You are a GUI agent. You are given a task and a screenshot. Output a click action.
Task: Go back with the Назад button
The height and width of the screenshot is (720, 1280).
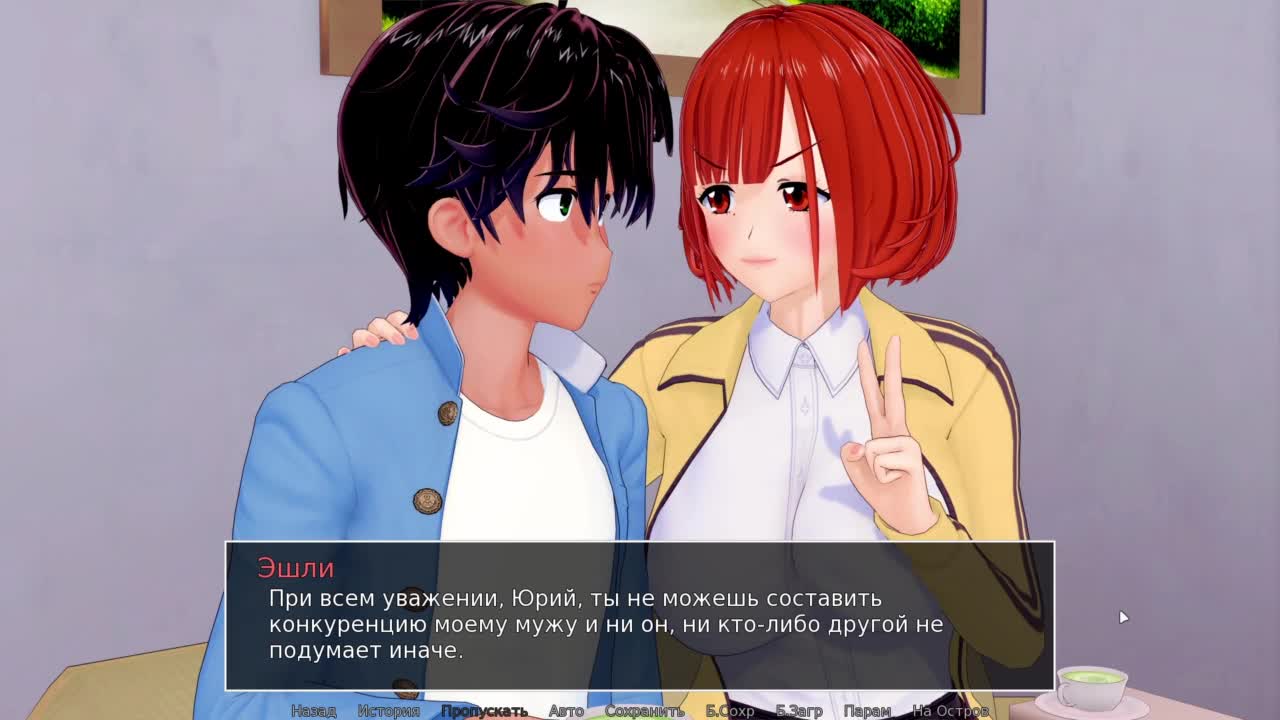313,711
